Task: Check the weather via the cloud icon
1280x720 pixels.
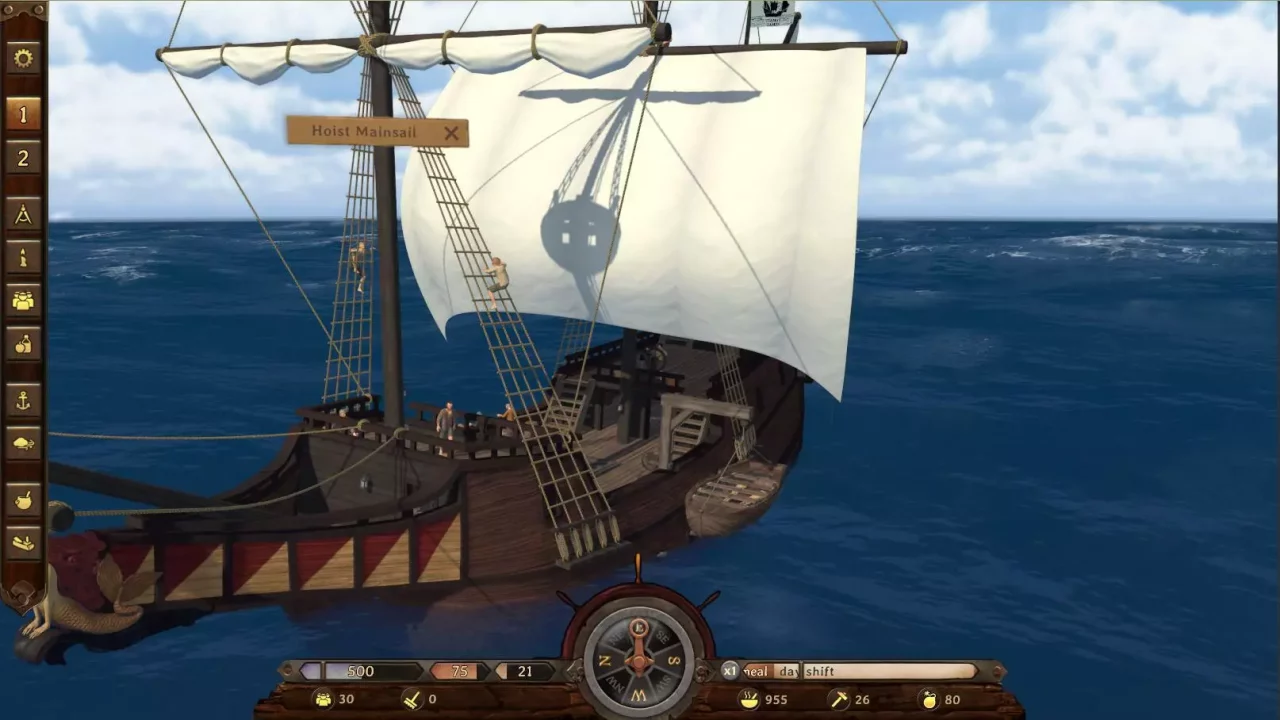Action: pyautogui.click(x=22, y=442)
